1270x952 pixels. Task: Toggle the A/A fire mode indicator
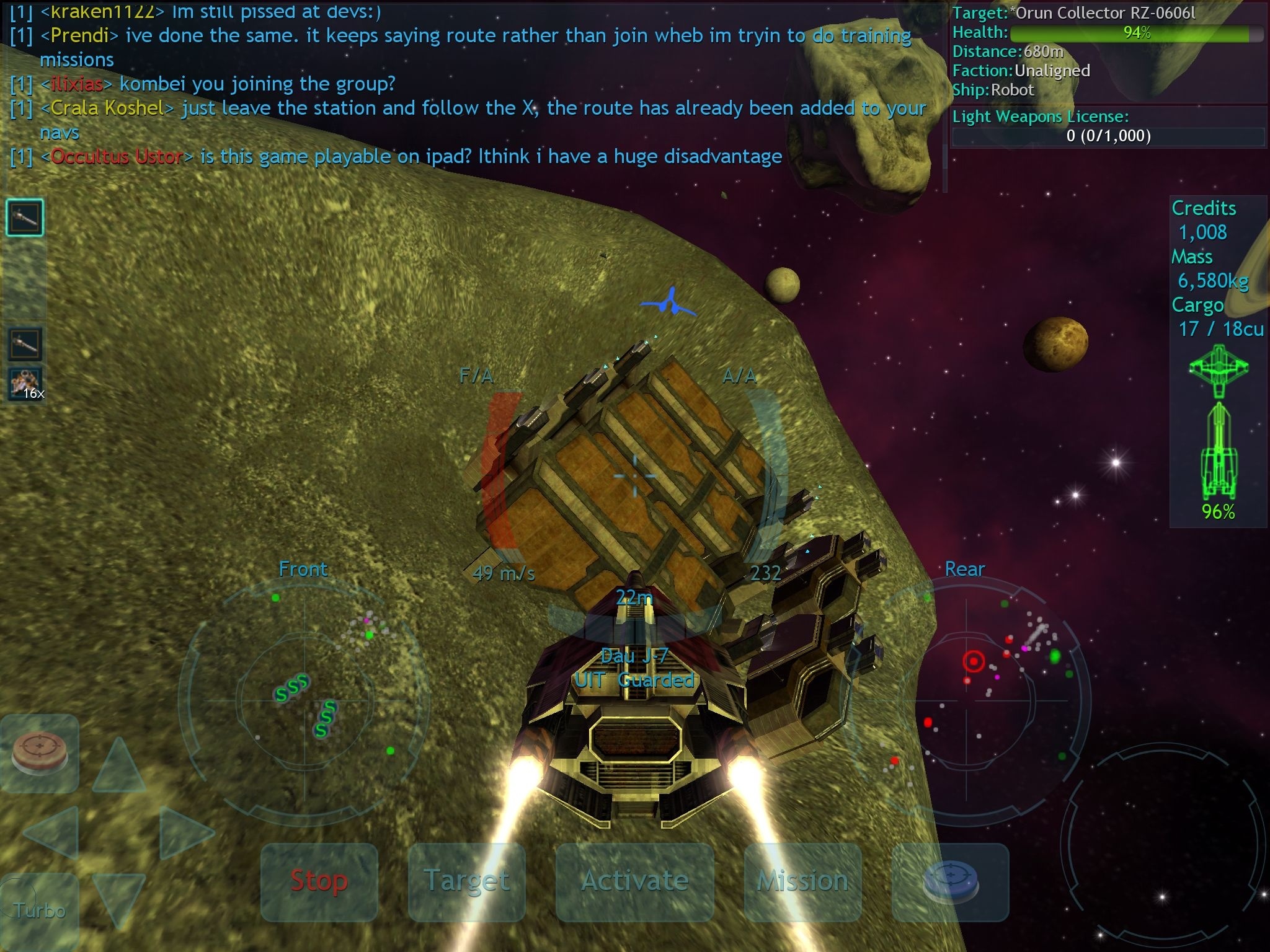click(739, 375)
